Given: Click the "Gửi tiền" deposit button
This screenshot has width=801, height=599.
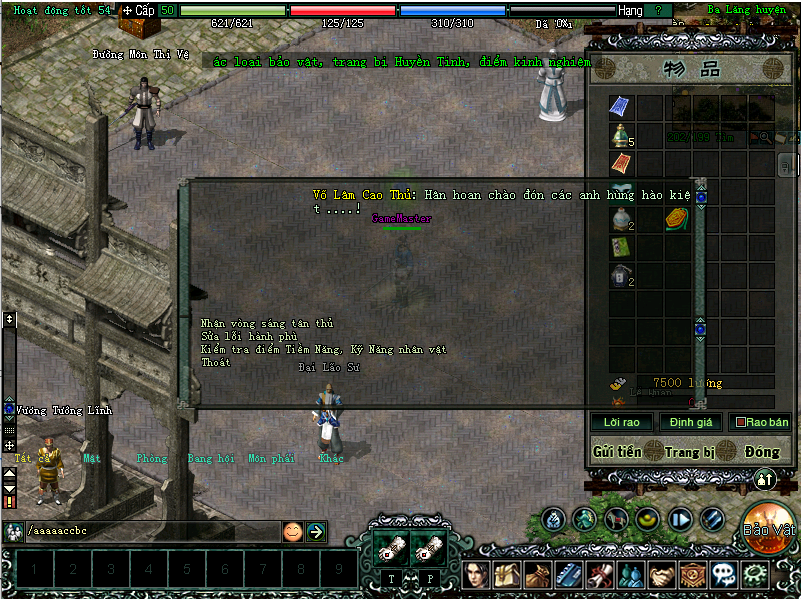Looking at the screenshot, I should tap(617, 452).
